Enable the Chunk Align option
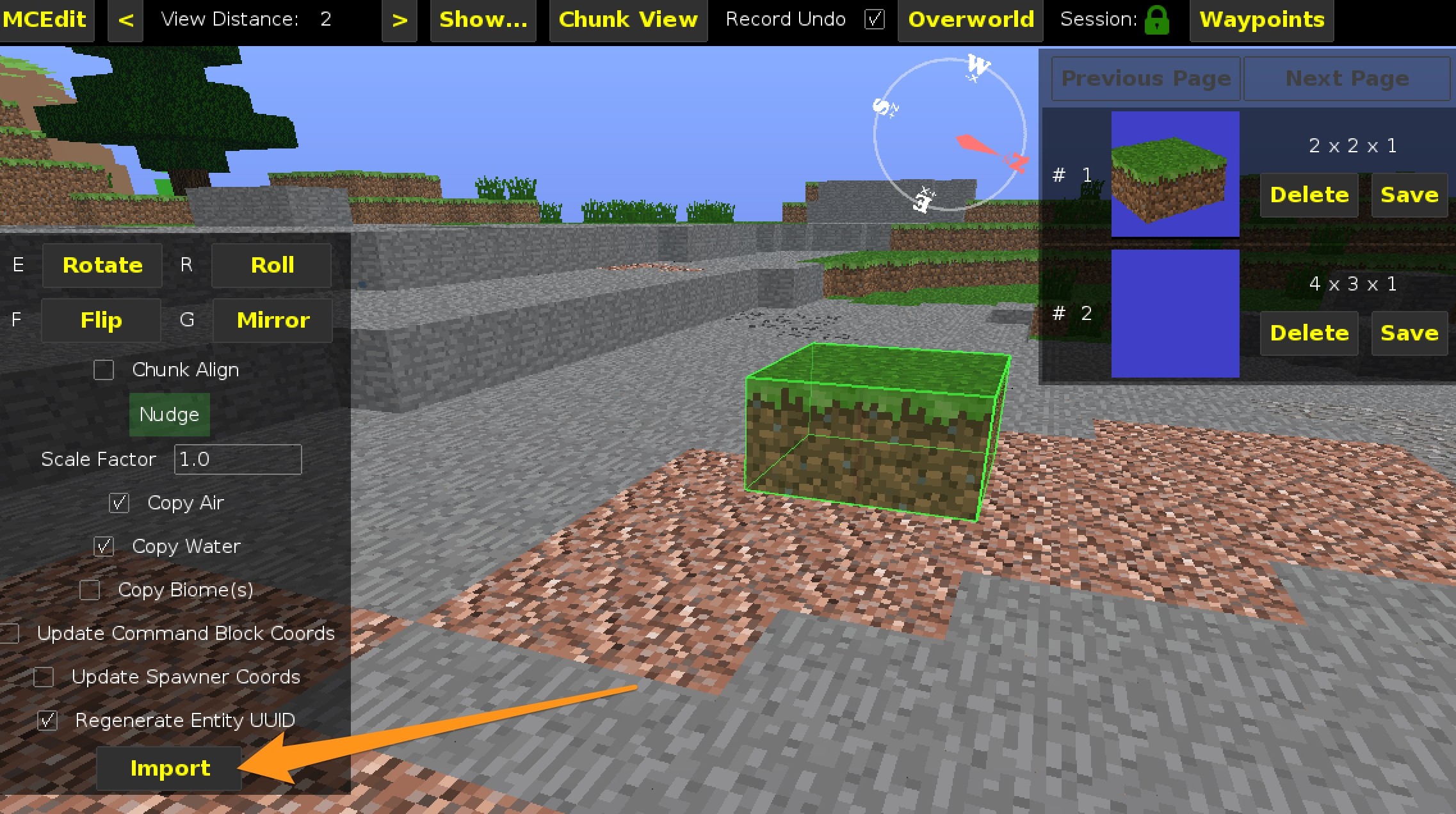 [x=103, y=370]
